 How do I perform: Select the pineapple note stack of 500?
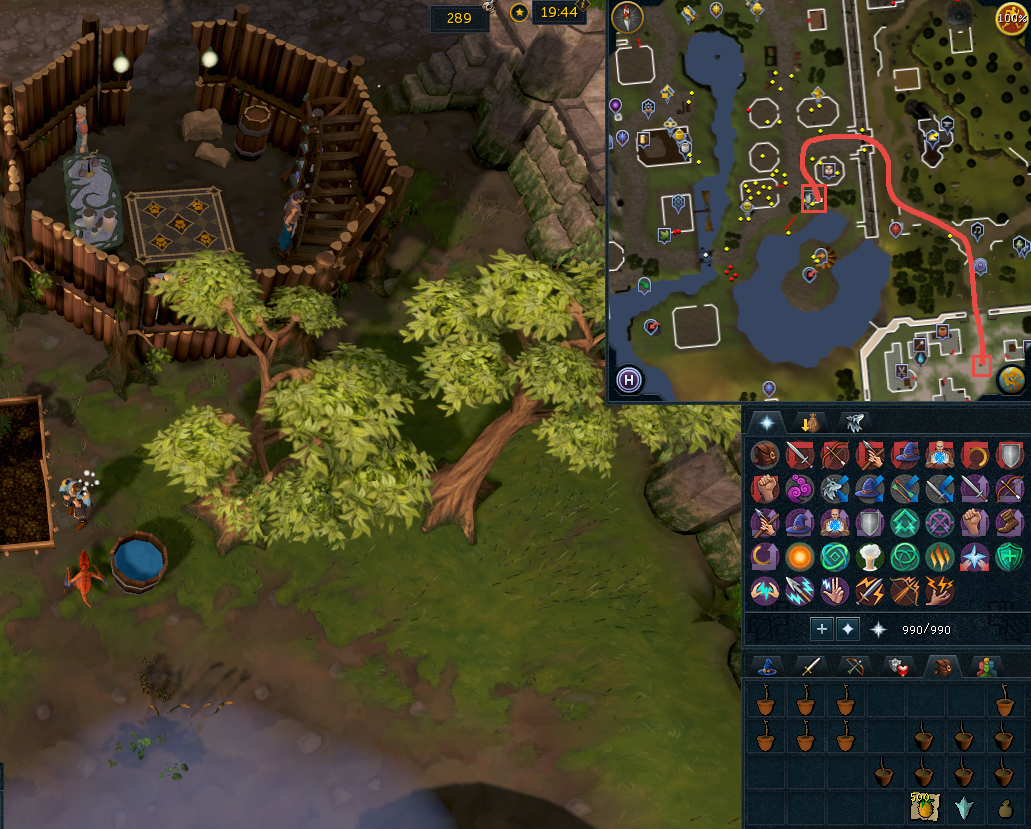[921, 806]
